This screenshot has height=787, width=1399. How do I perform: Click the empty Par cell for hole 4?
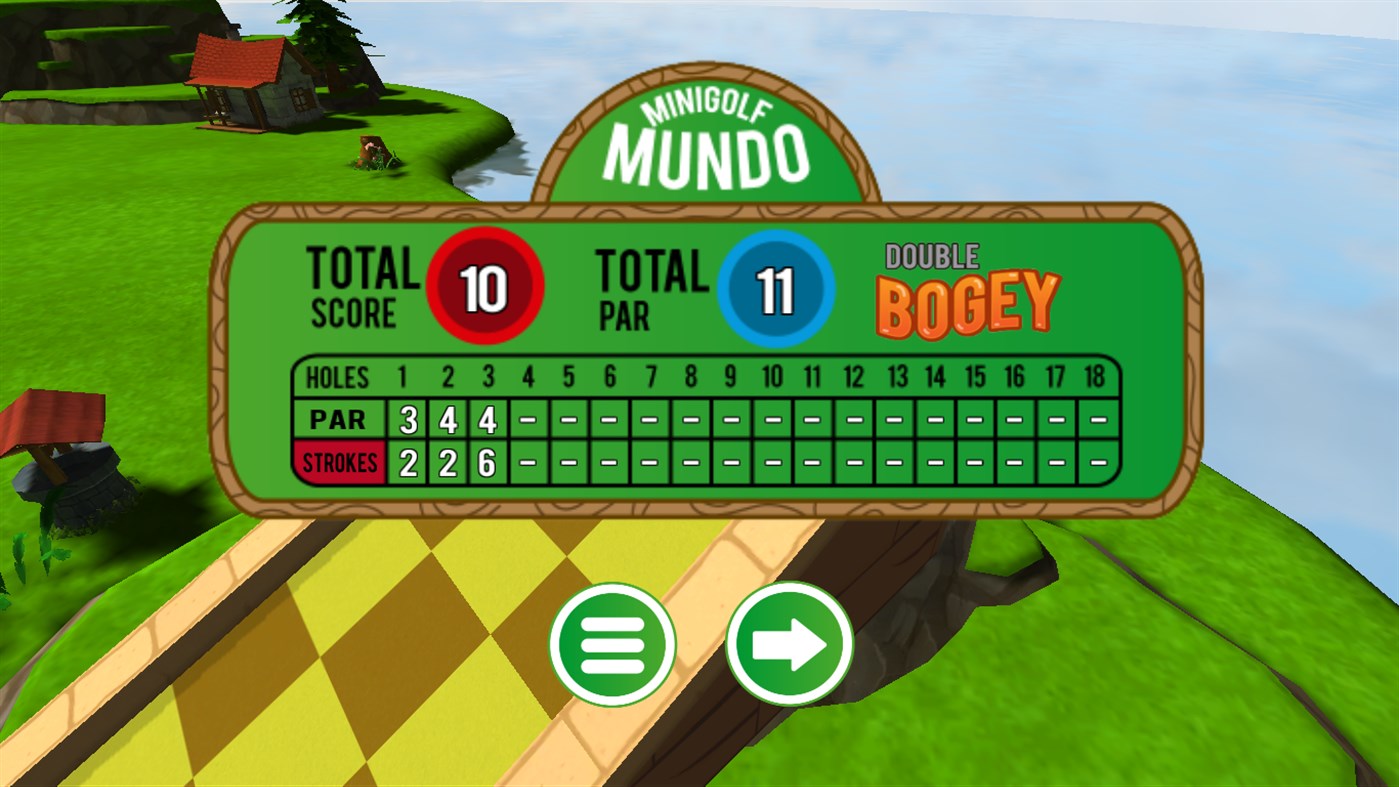coord(528,420)
